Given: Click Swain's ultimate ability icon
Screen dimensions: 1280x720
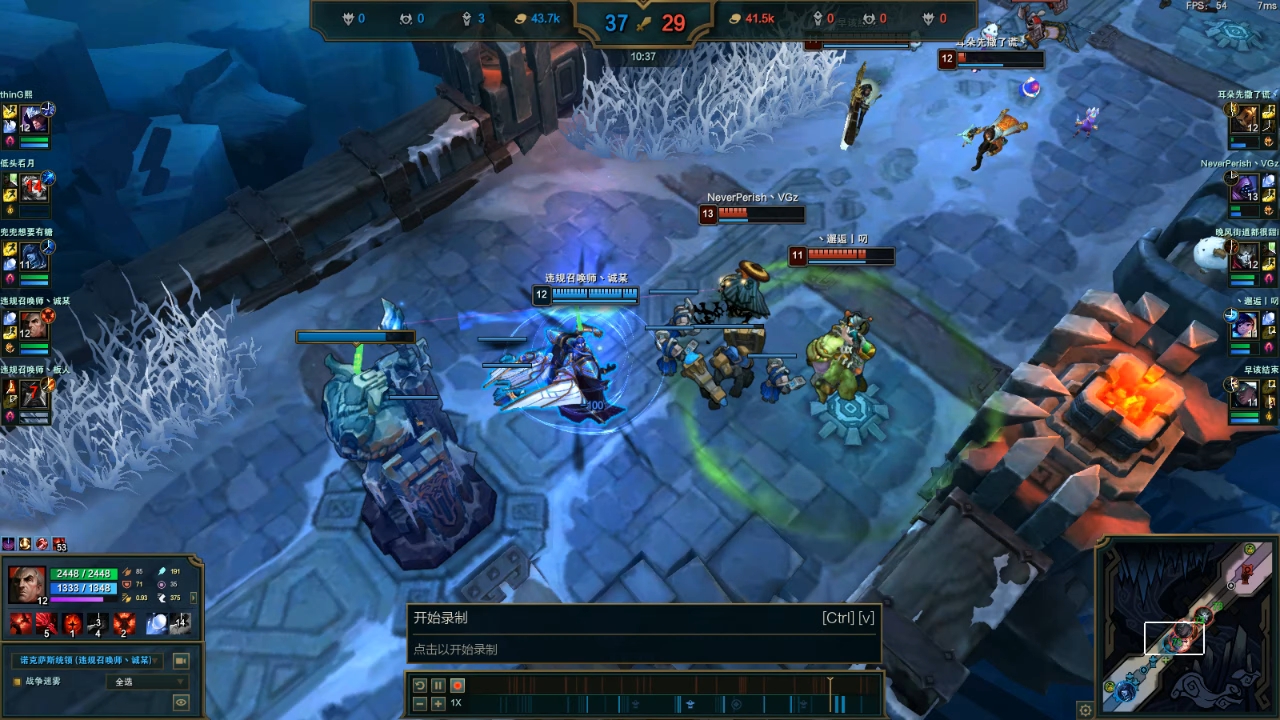Looking at the screenshot, I should pos(124,624).
